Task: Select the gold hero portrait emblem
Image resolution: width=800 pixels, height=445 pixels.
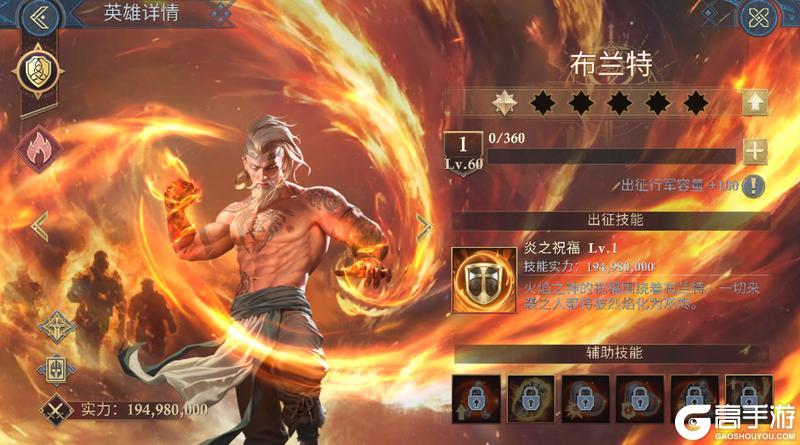Action: [x=40, y=70]
